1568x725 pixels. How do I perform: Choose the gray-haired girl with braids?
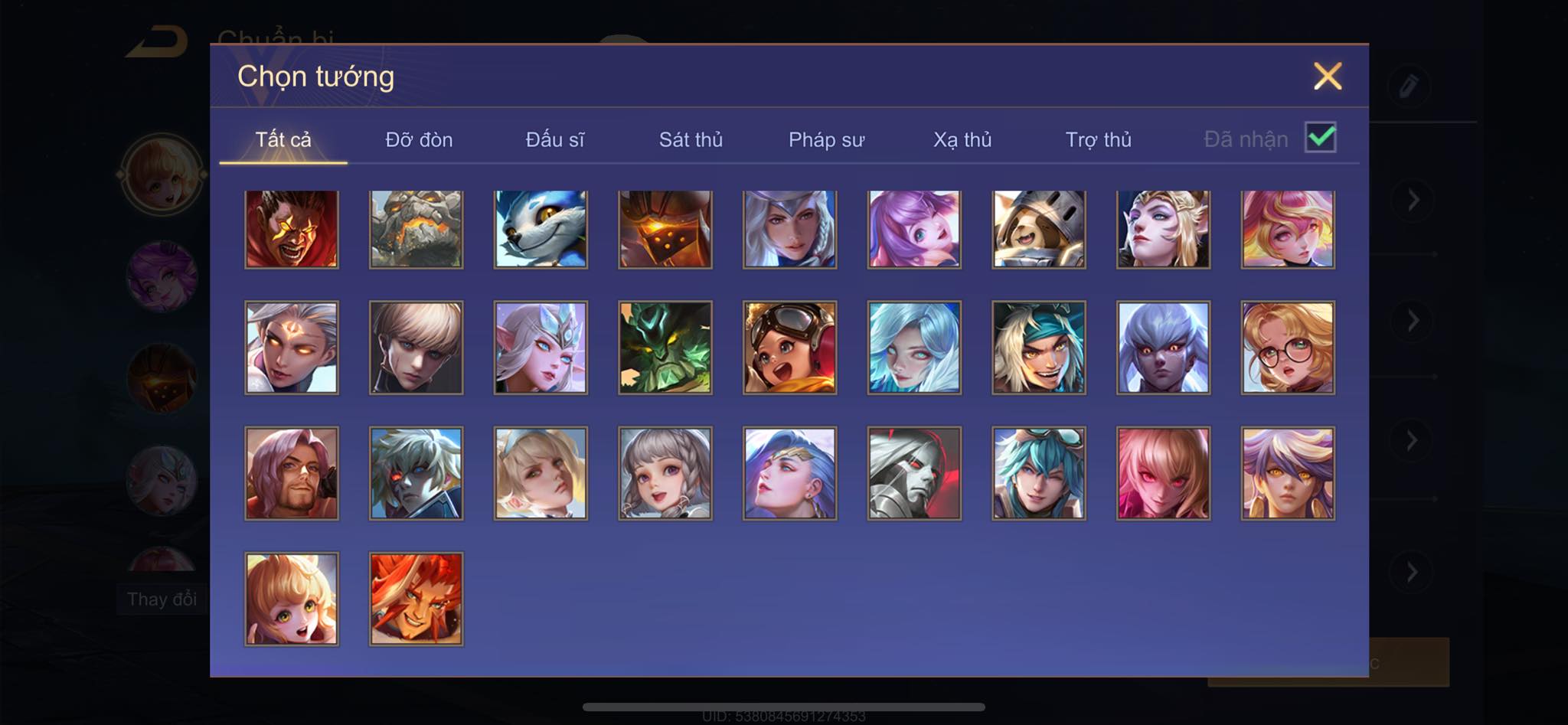(665, 473)
